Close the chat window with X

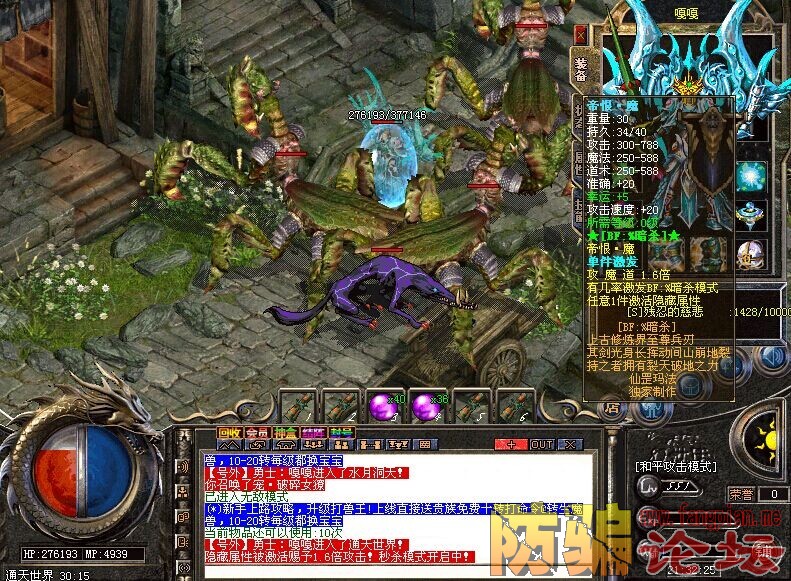[570, 443]
